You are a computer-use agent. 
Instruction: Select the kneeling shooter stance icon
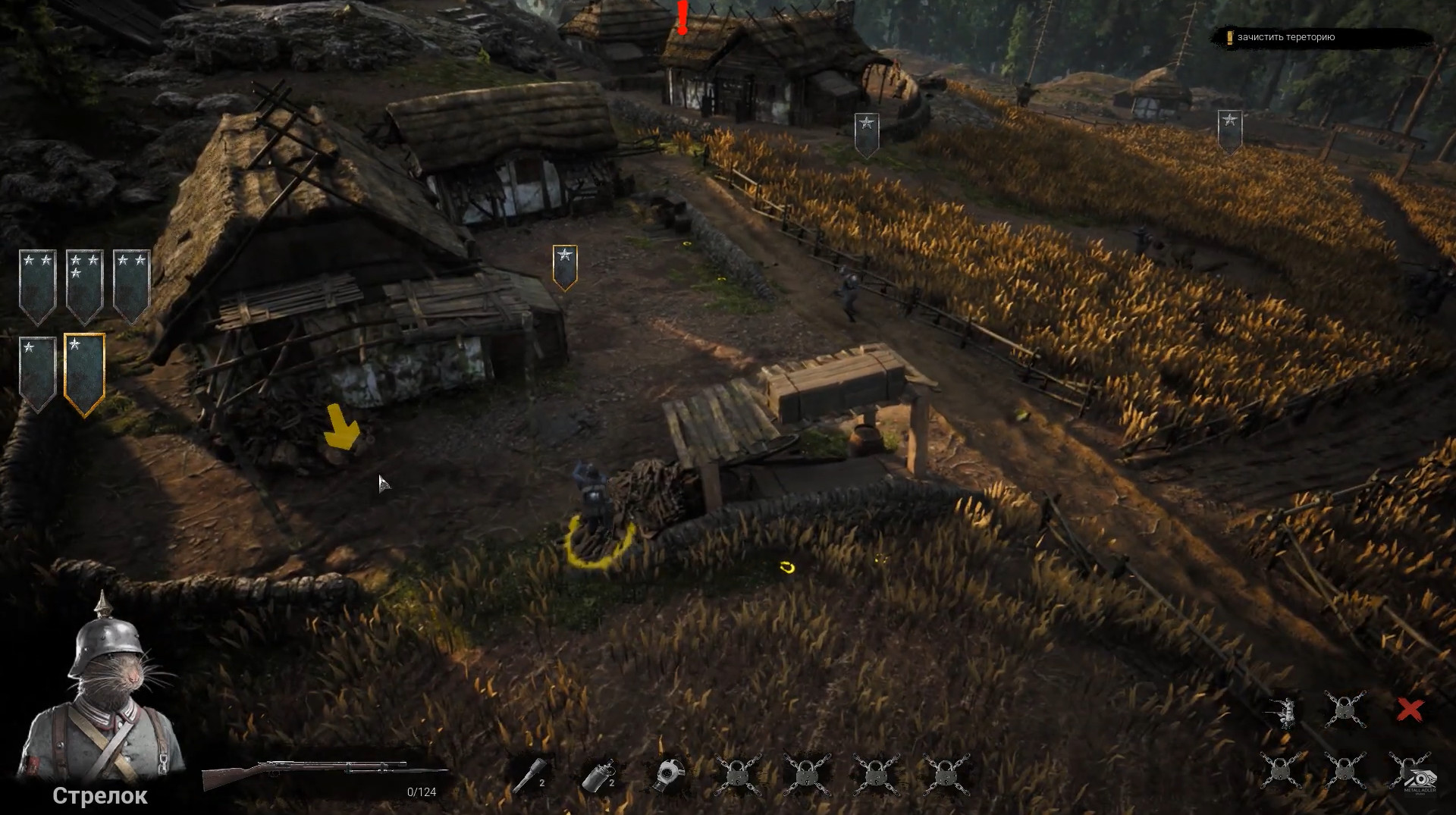(x=1282, y=711)
